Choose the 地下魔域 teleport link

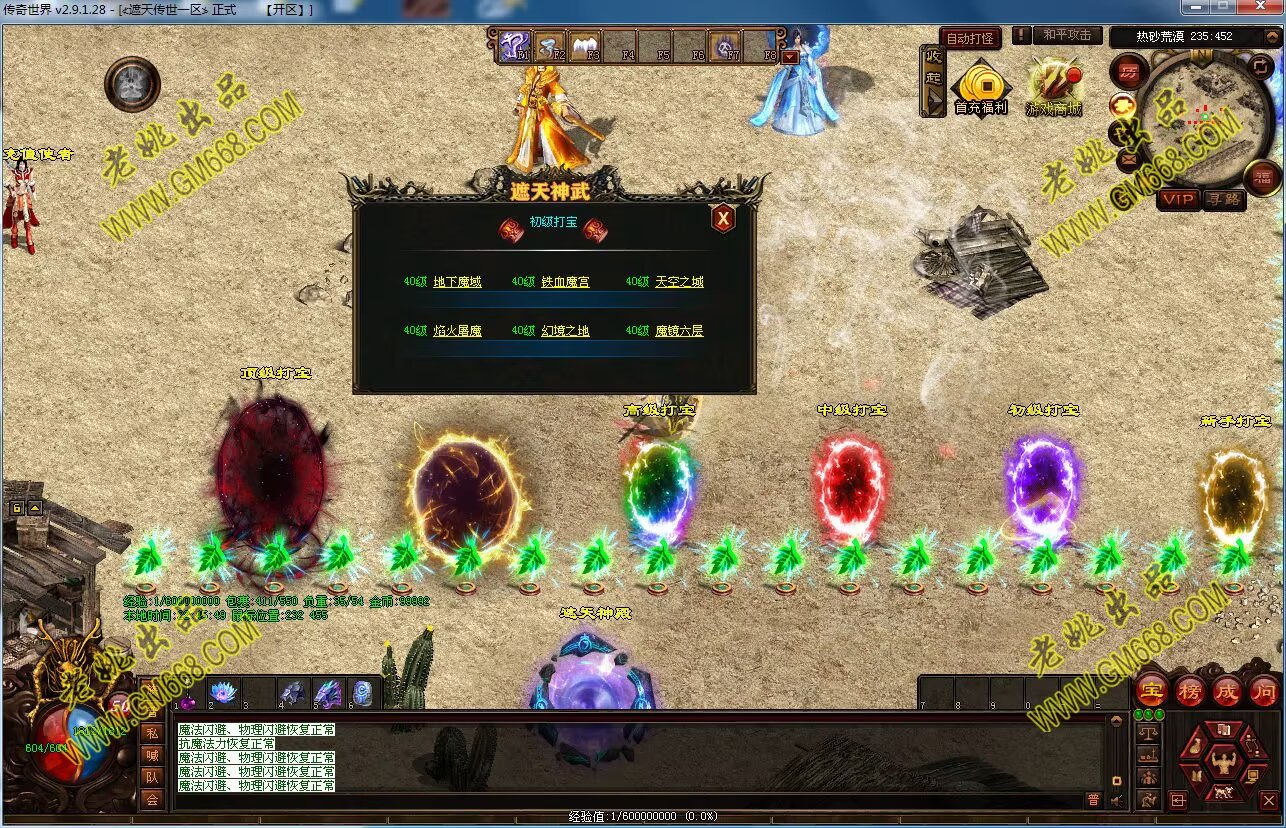(457, 282)
